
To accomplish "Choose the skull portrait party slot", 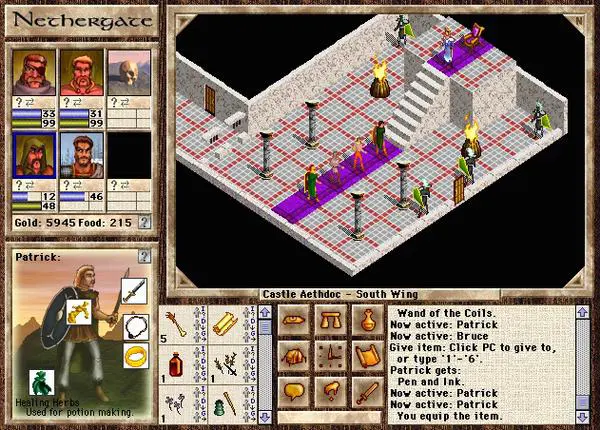I will tap(125, 70).
